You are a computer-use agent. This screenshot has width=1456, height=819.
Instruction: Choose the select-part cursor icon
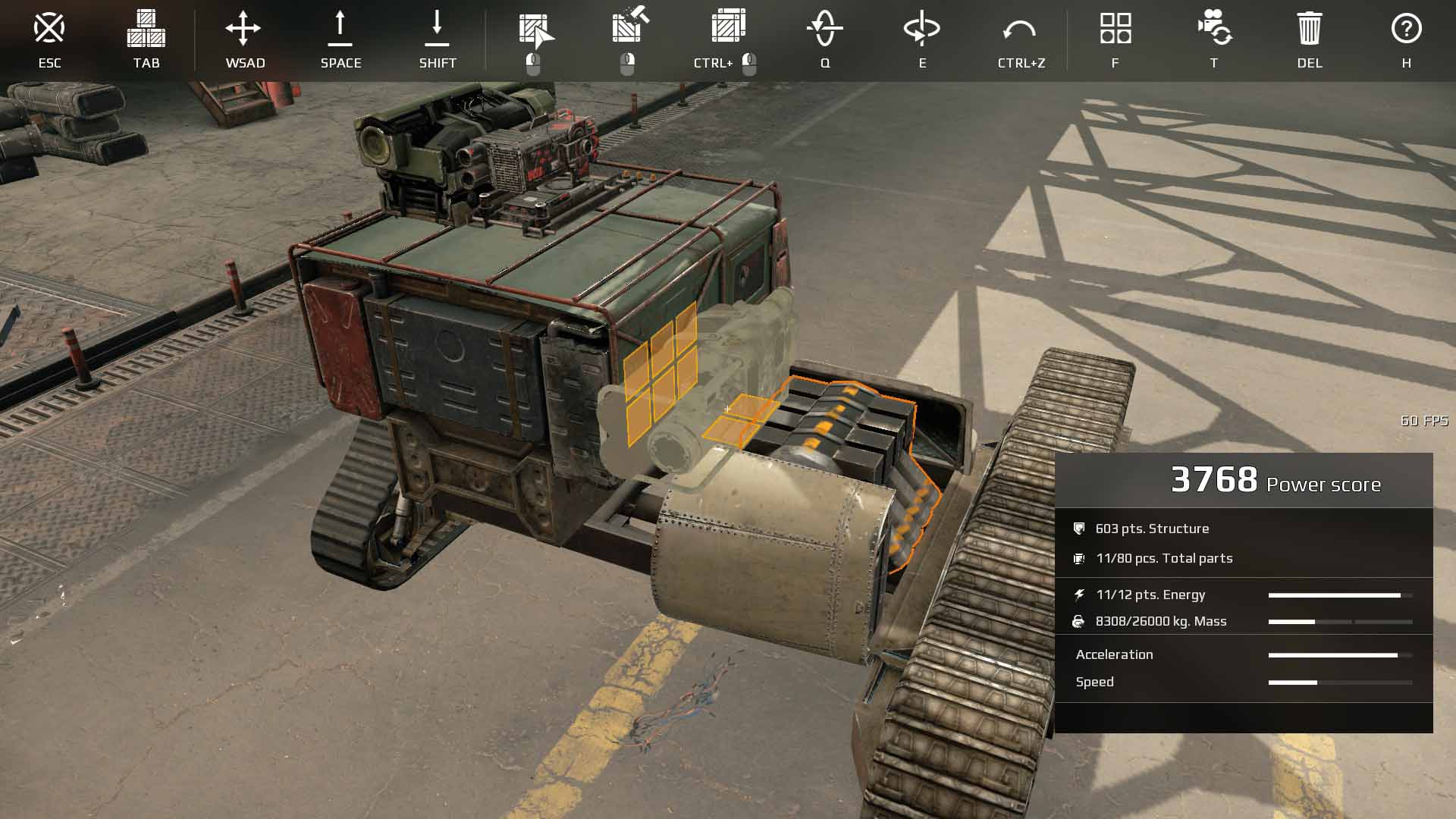(535, 30)
